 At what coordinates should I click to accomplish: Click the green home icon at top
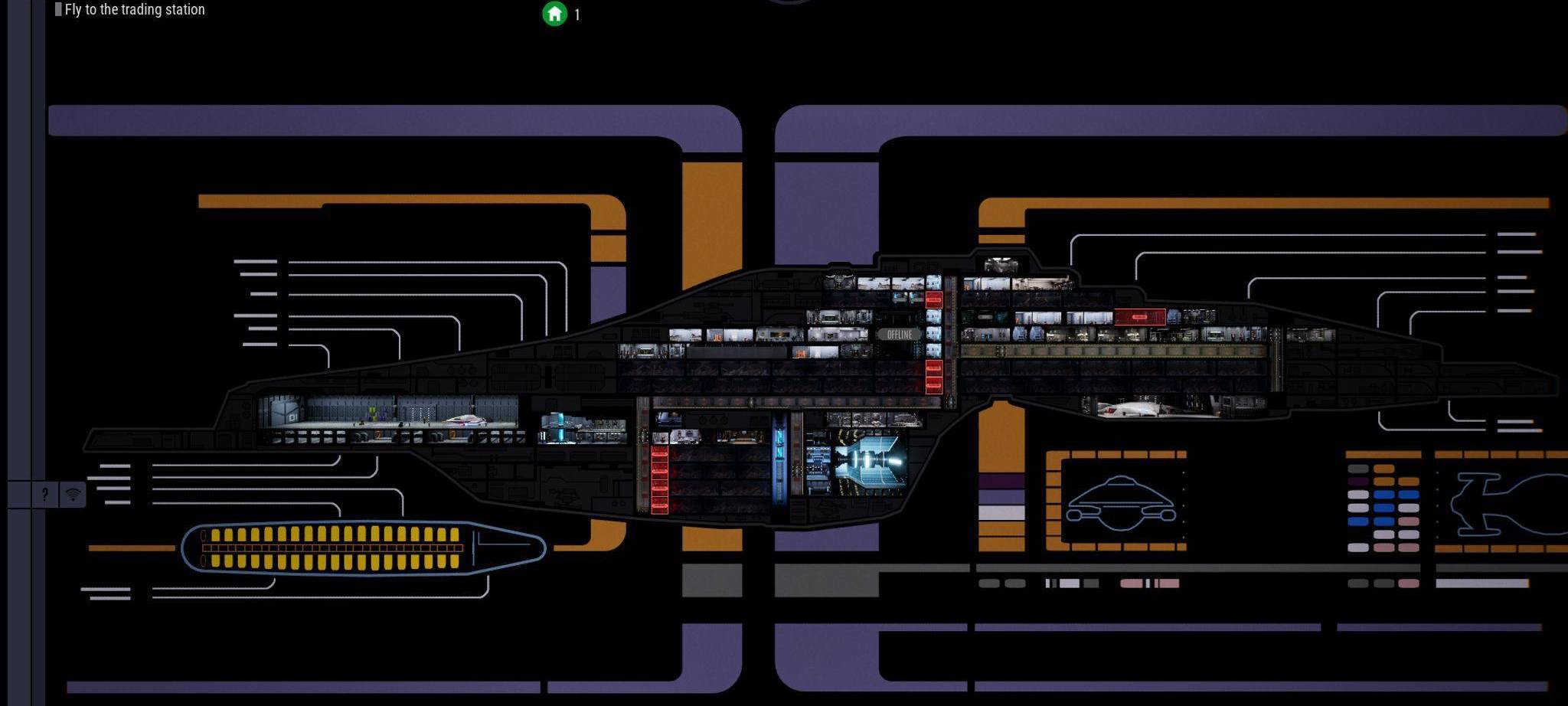tap(554, 14)
